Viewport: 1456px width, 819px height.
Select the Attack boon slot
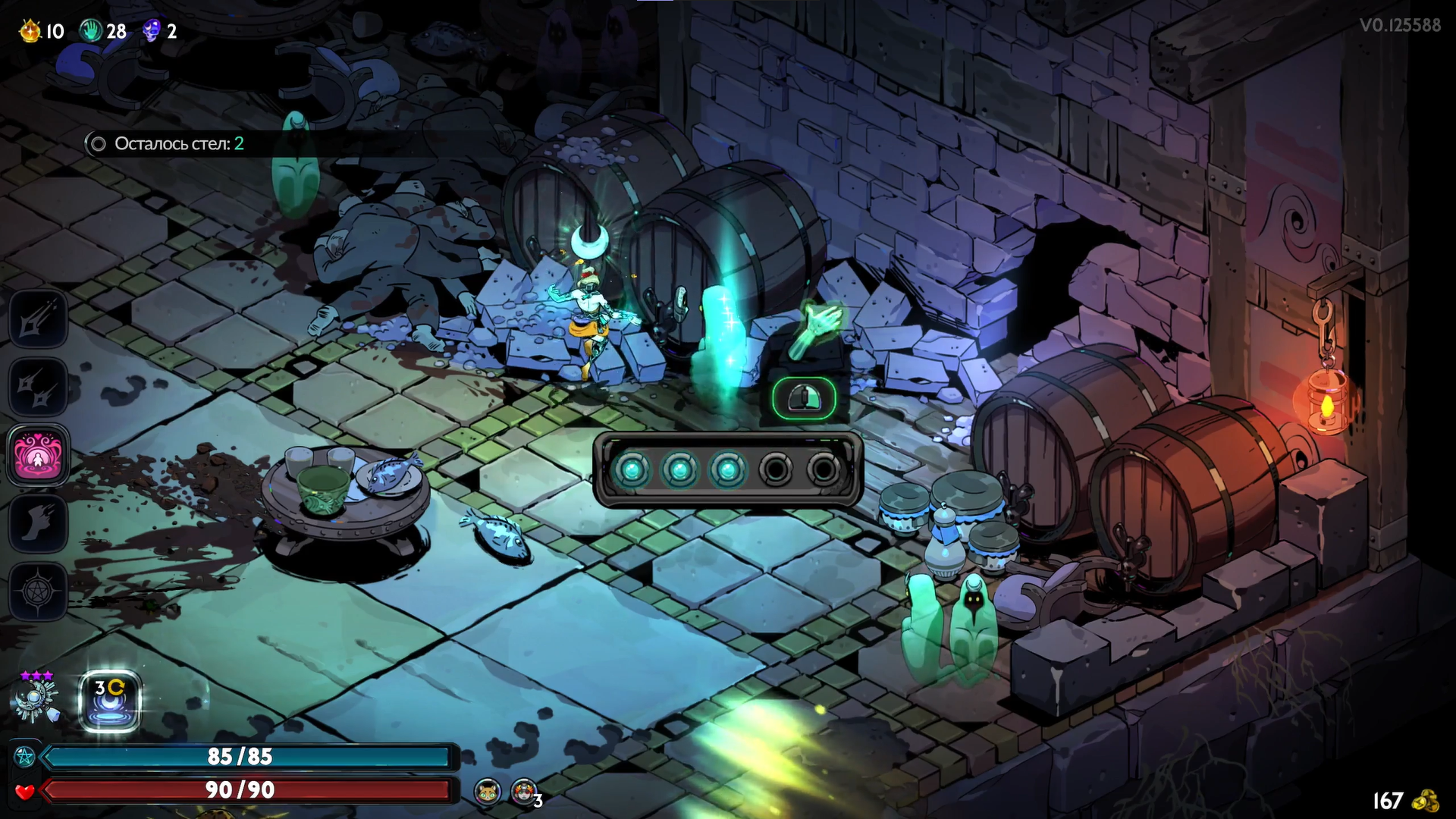click(38, 319)
